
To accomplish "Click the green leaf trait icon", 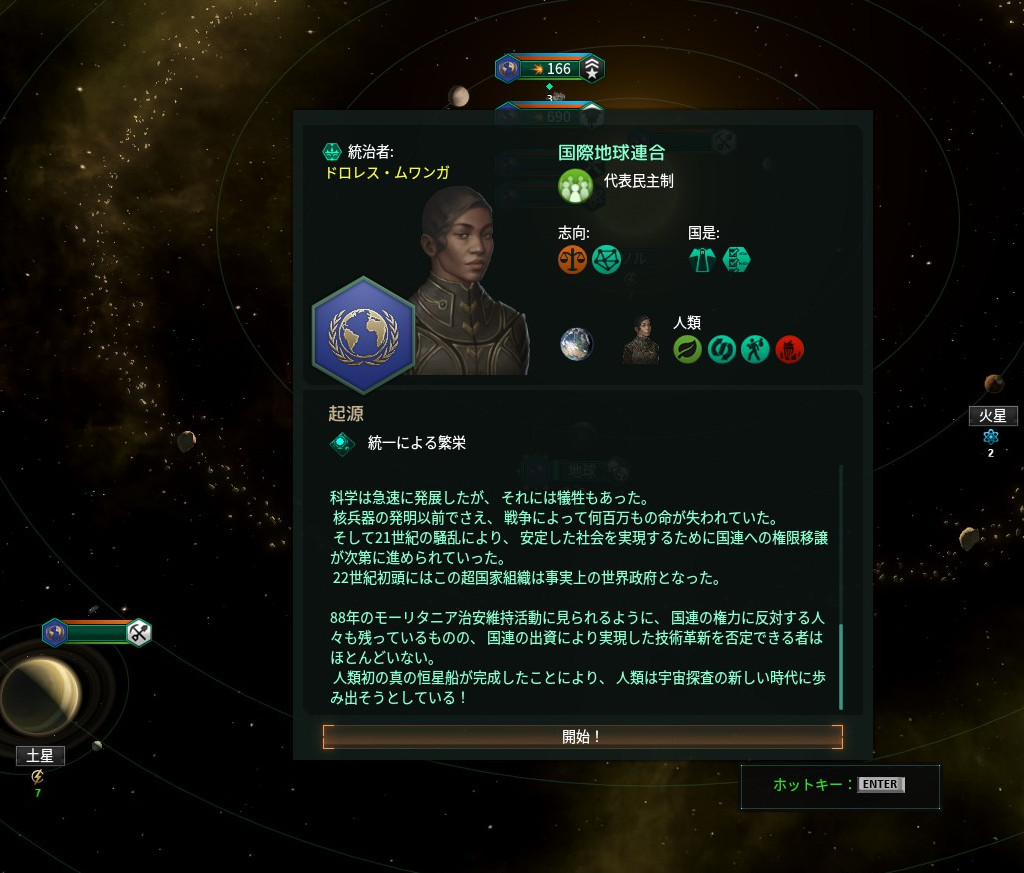I will [x=687, y=349].
